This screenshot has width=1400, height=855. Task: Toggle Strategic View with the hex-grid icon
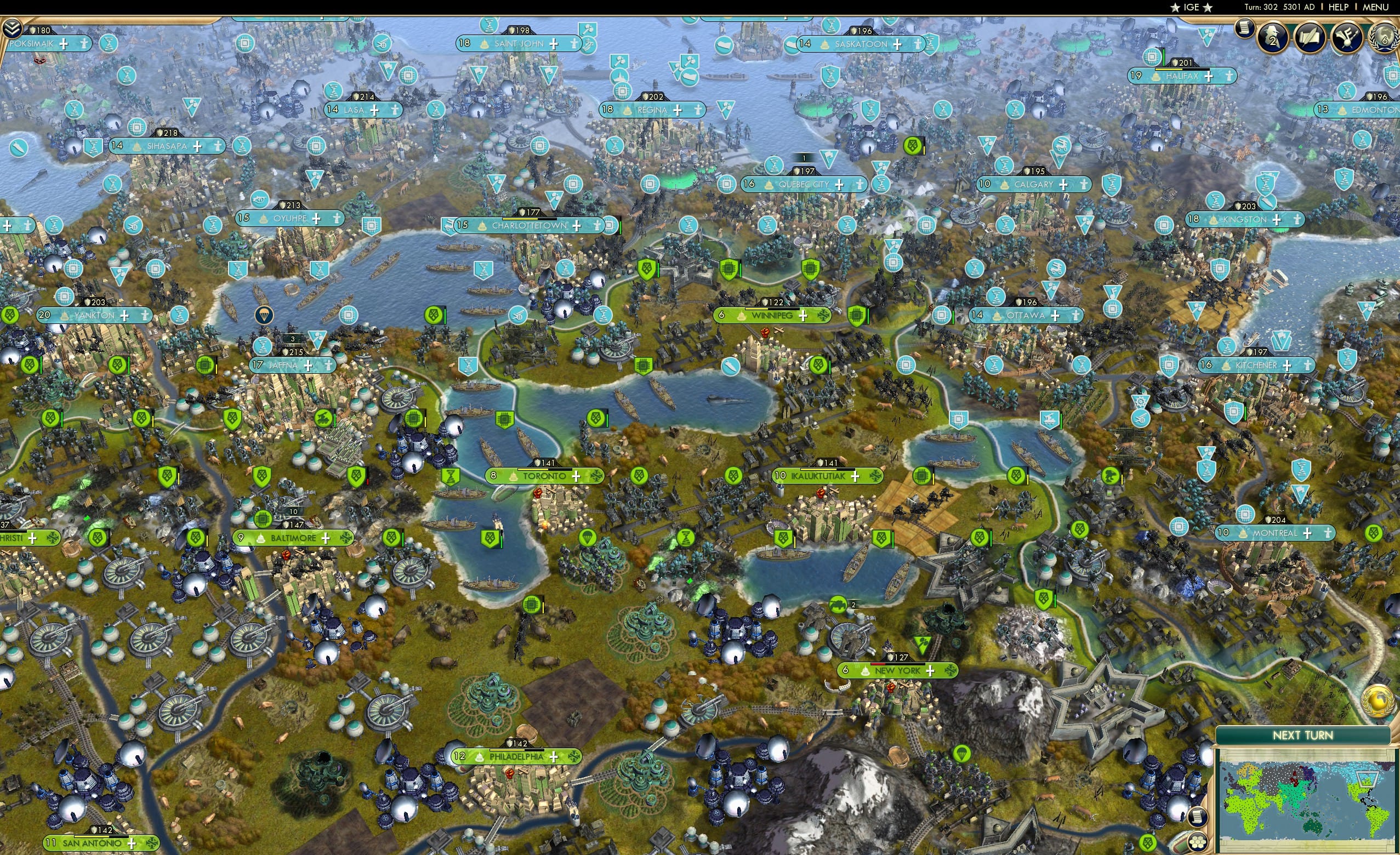[x=1197, y=841]
